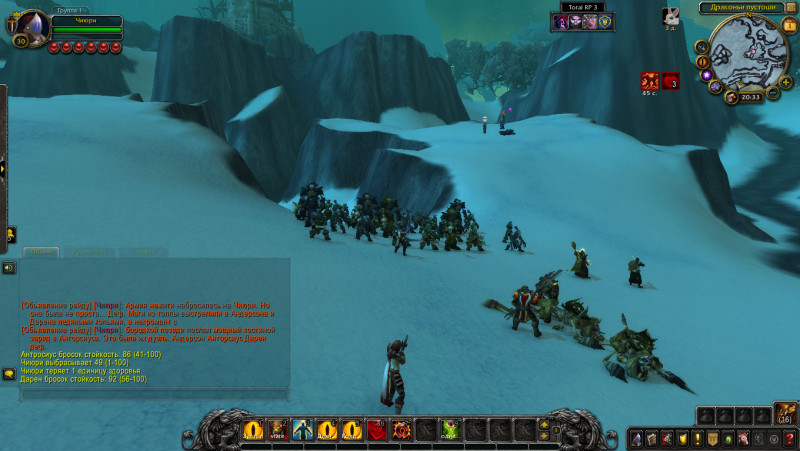The height and width of the screenshot is (451, 800).
Task: Switch to the first chat tab
Action: coord(41,252)
